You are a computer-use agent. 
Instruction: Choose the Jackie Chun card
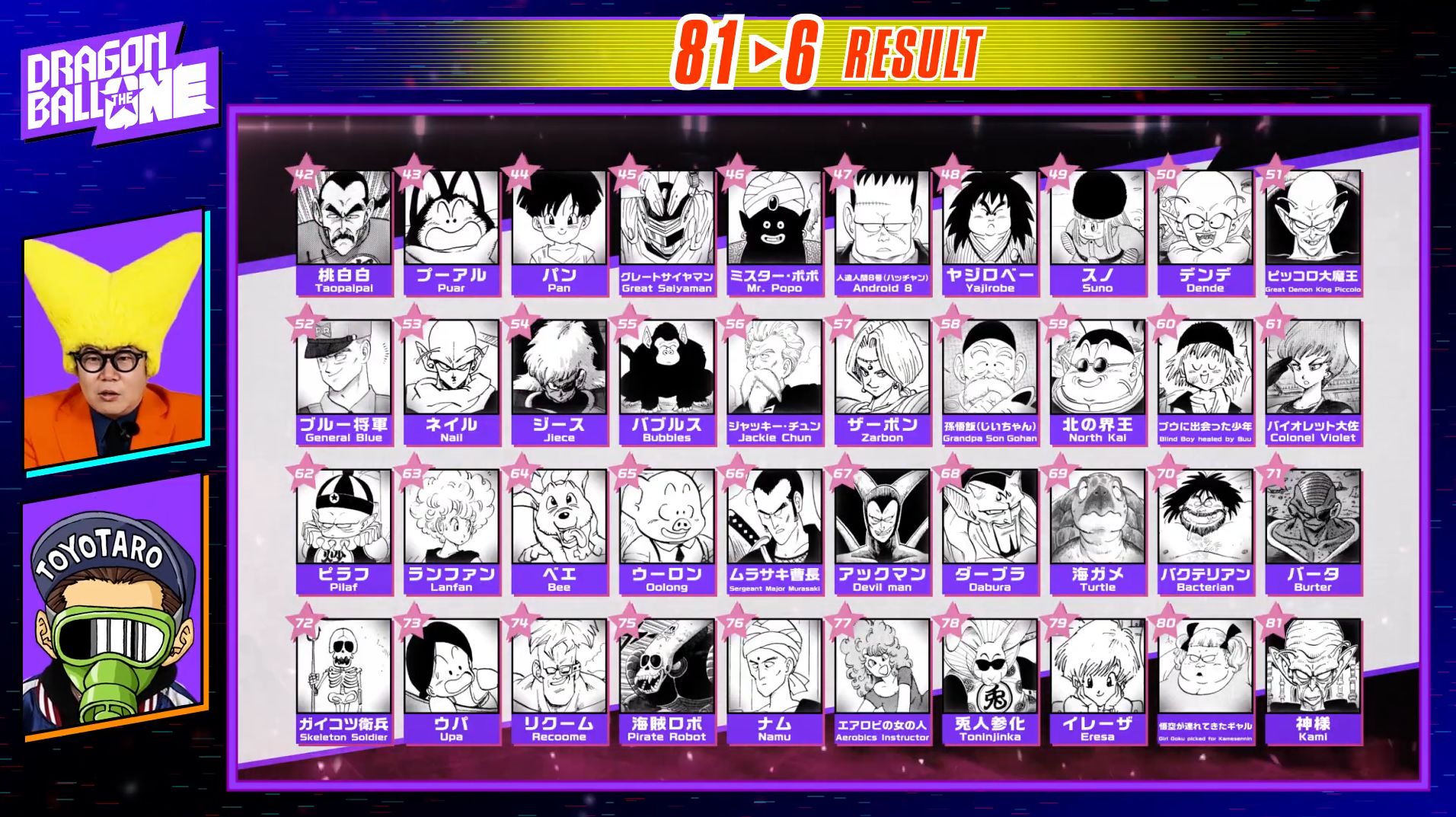(x=774, y=381)
